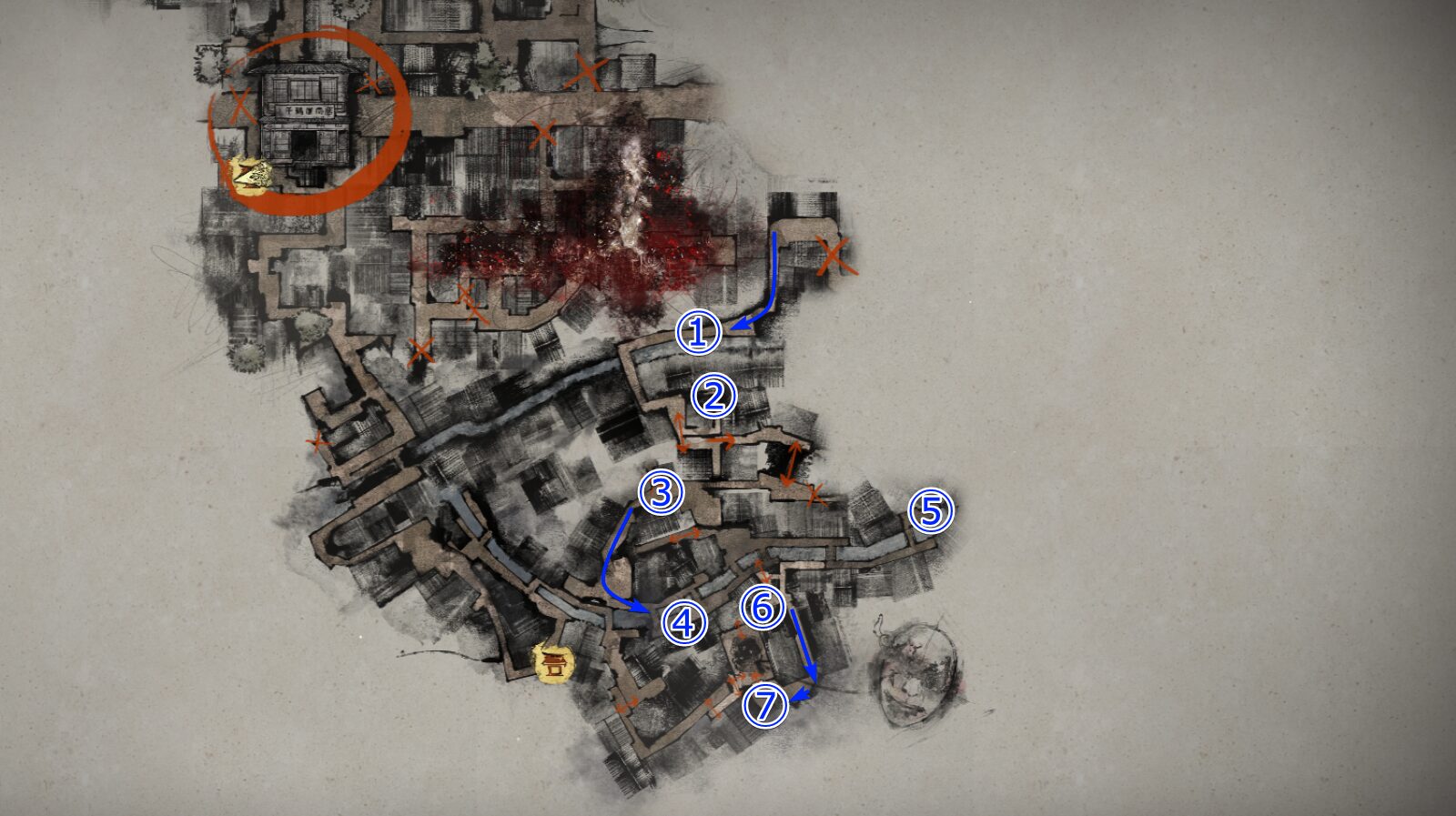Image resolution: width=1456 pixels, height=816 pixels.
Task: Click the orange X between markers ③ and ⑤
Action: point(815,493)
